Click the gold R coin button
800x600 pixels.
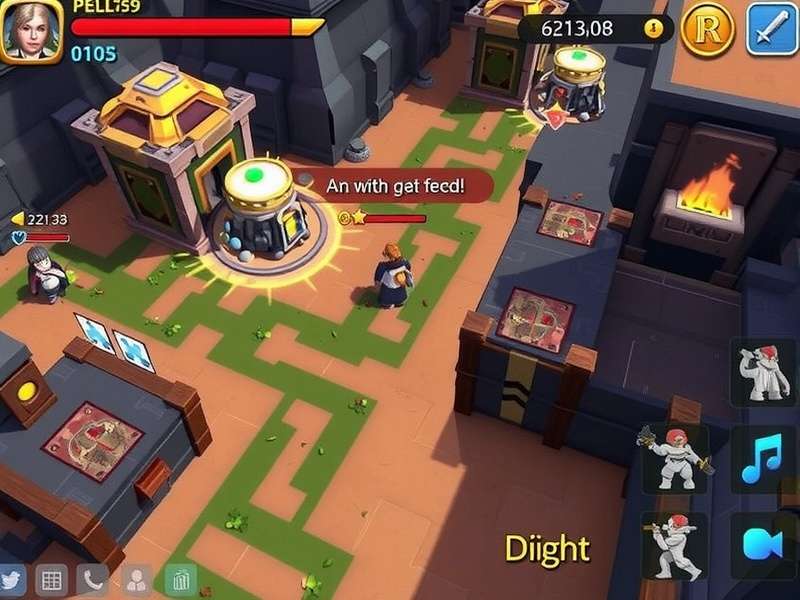707,30
